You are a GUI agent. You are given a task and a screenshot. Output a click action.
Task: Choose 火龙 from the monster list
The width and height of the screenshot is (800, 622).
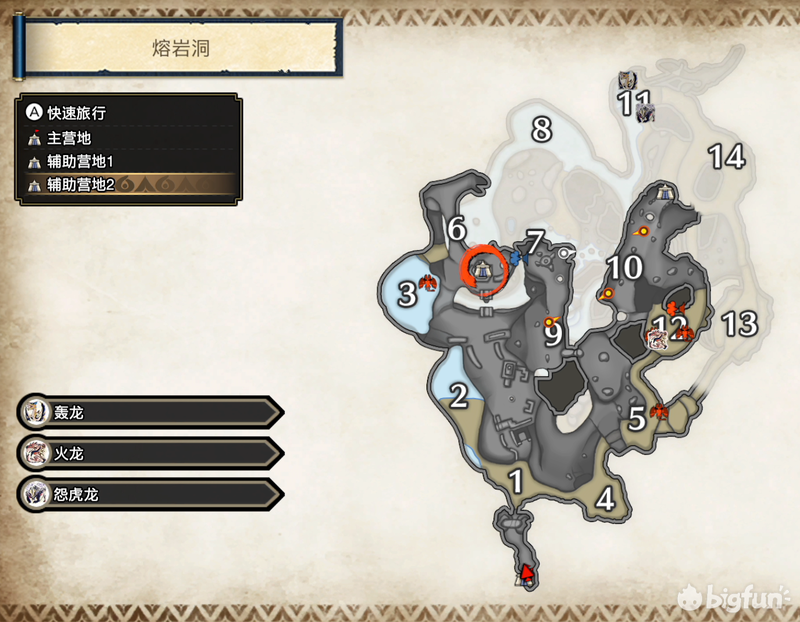pyautogui.click(x=150, y=453)
